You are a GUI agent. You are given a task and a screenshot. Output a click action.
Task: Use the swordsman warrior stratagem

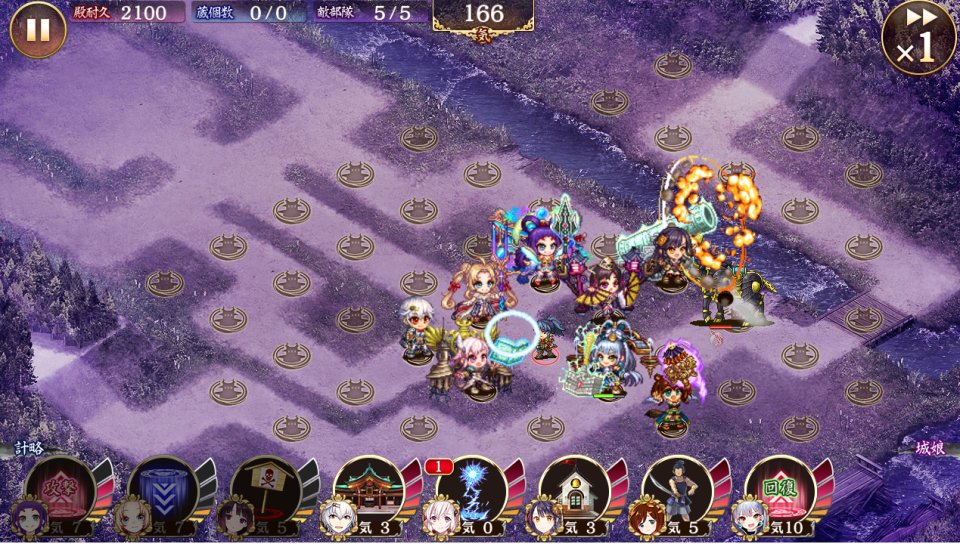coord(678,489)
